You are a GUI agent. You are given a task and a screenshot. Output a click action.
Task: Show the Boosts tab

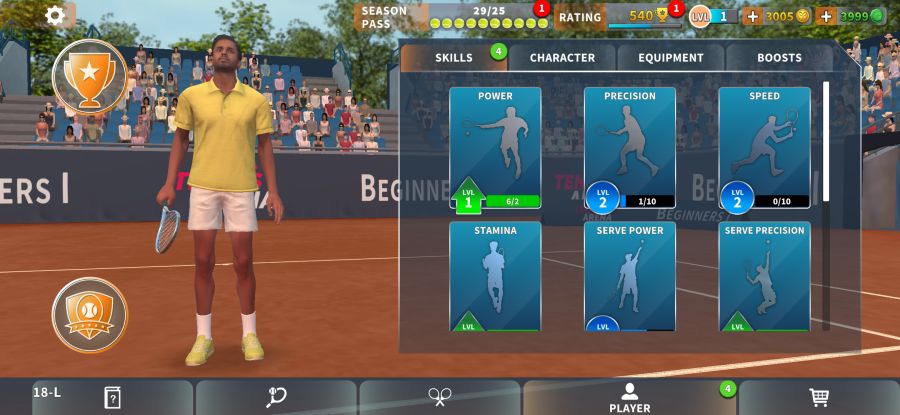[x=779, y=58]
